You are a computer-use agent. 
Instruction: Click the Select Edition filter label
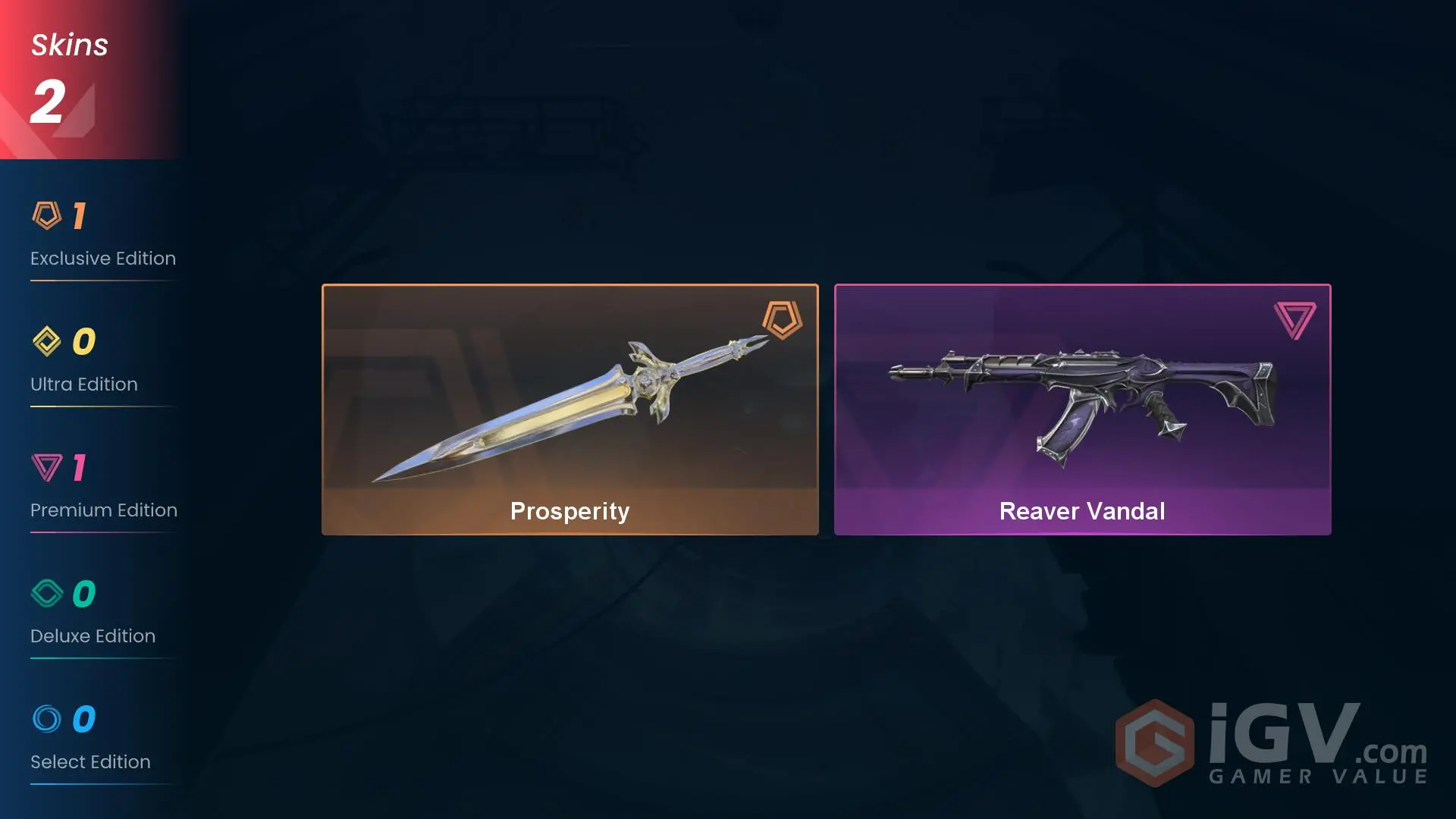click(89, 761)
